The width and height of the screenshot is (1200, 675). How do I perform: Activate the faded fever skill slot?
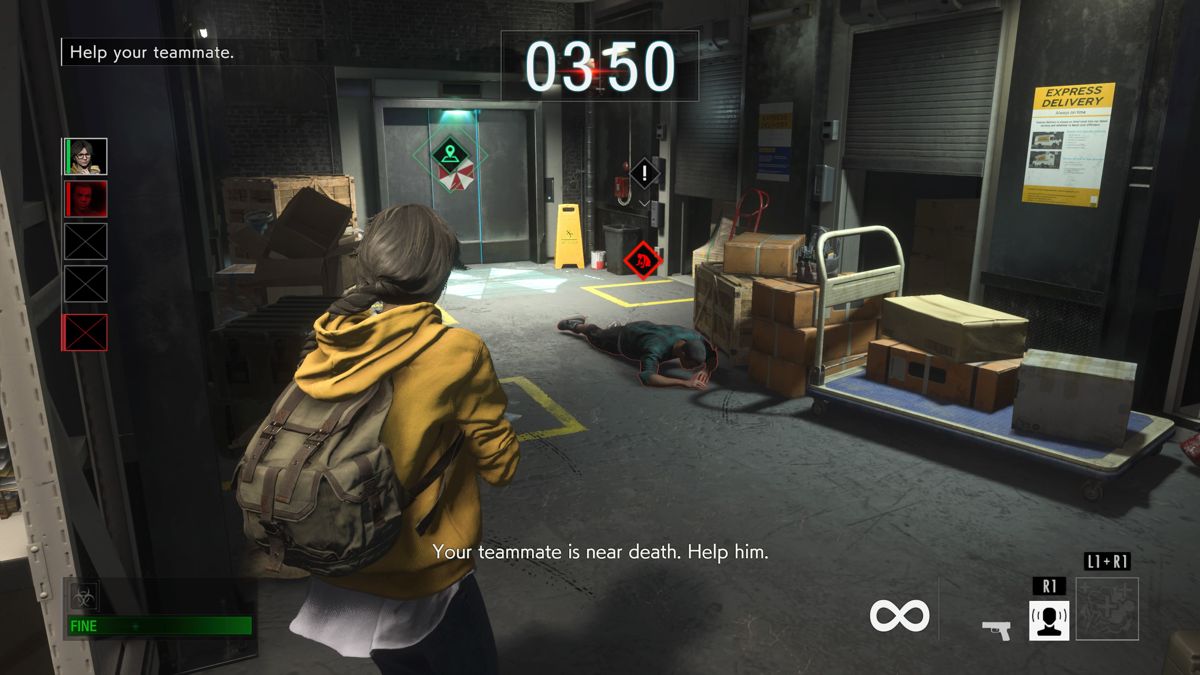[1107, 609]
